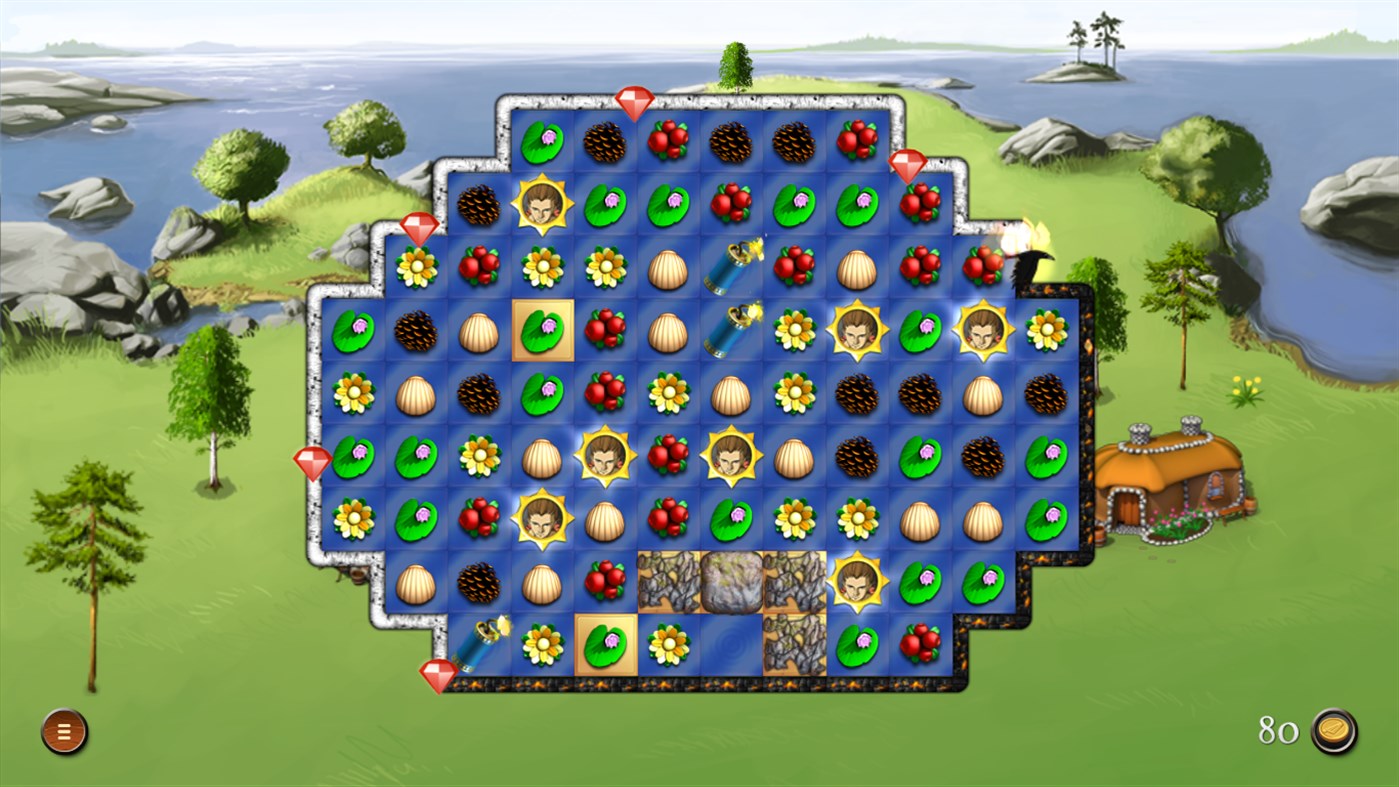Click the red gem on the left board edge
This screenshot has width=1399, height=787.
pyautogui.click(x=314, y=462)
